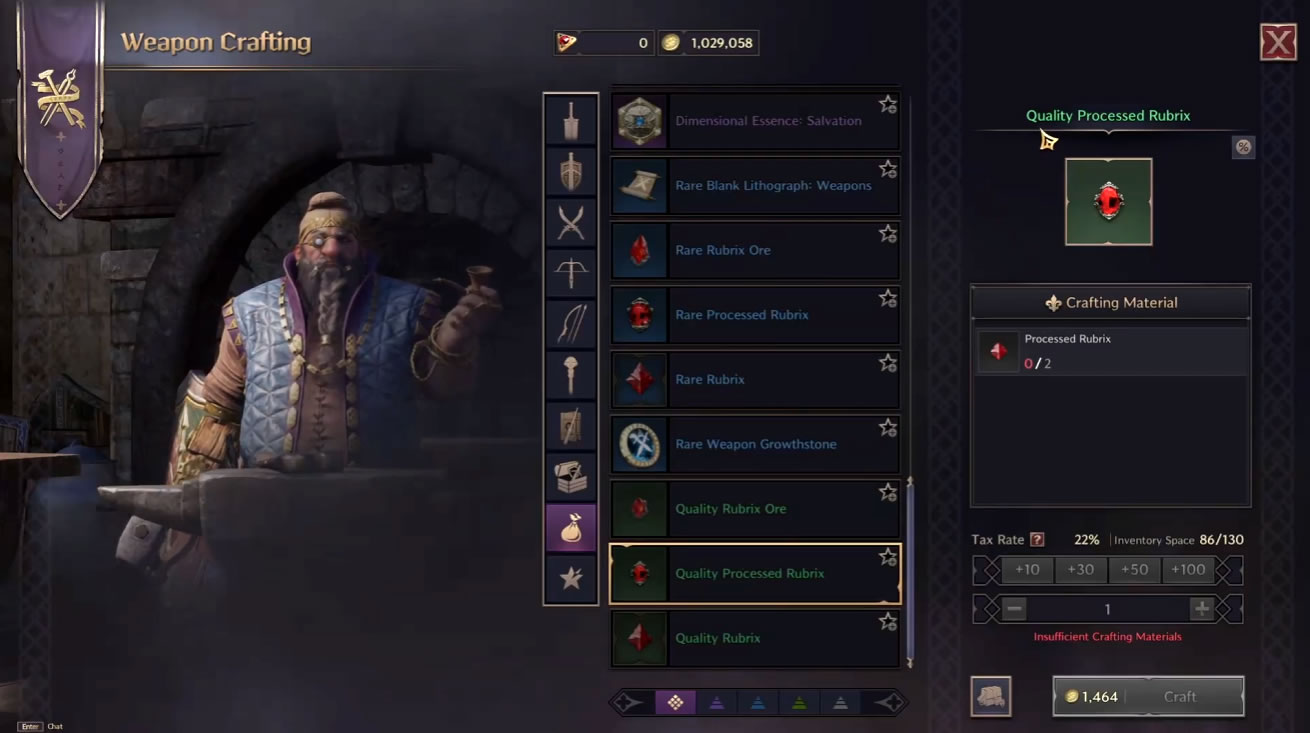The image size is (1310, 733).
Task: Select the dual blades category icon
Action: tap(571, 223)
